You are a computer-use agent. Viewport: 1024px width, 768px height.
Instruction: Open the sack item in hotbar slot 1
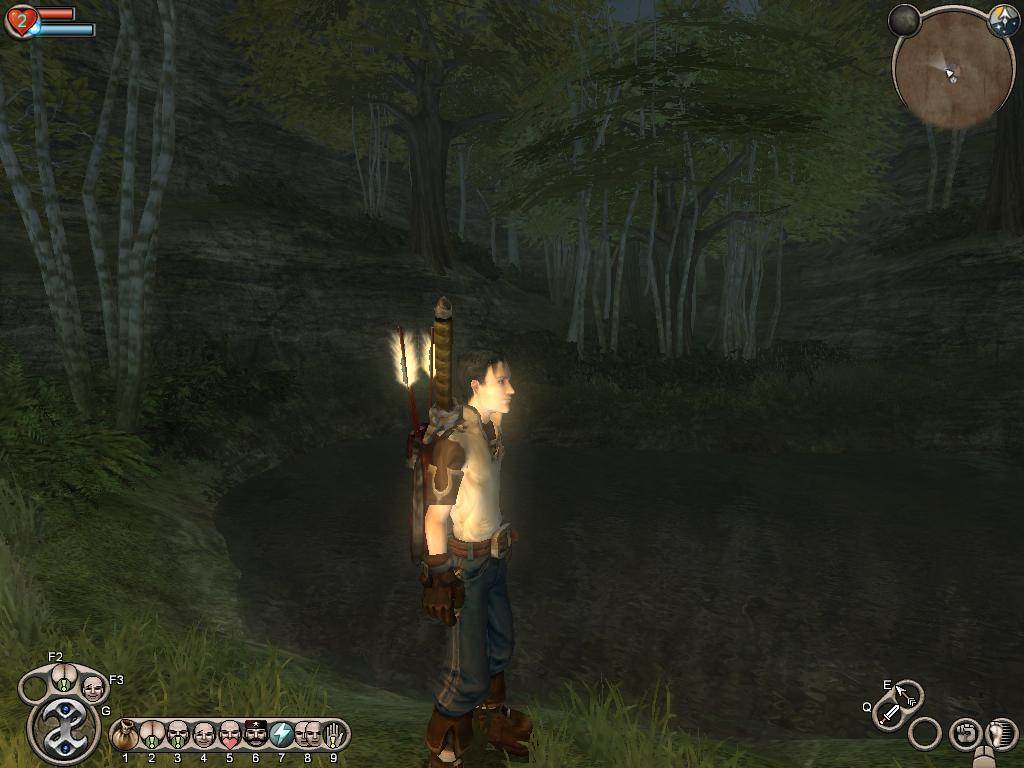click(125, 735)
